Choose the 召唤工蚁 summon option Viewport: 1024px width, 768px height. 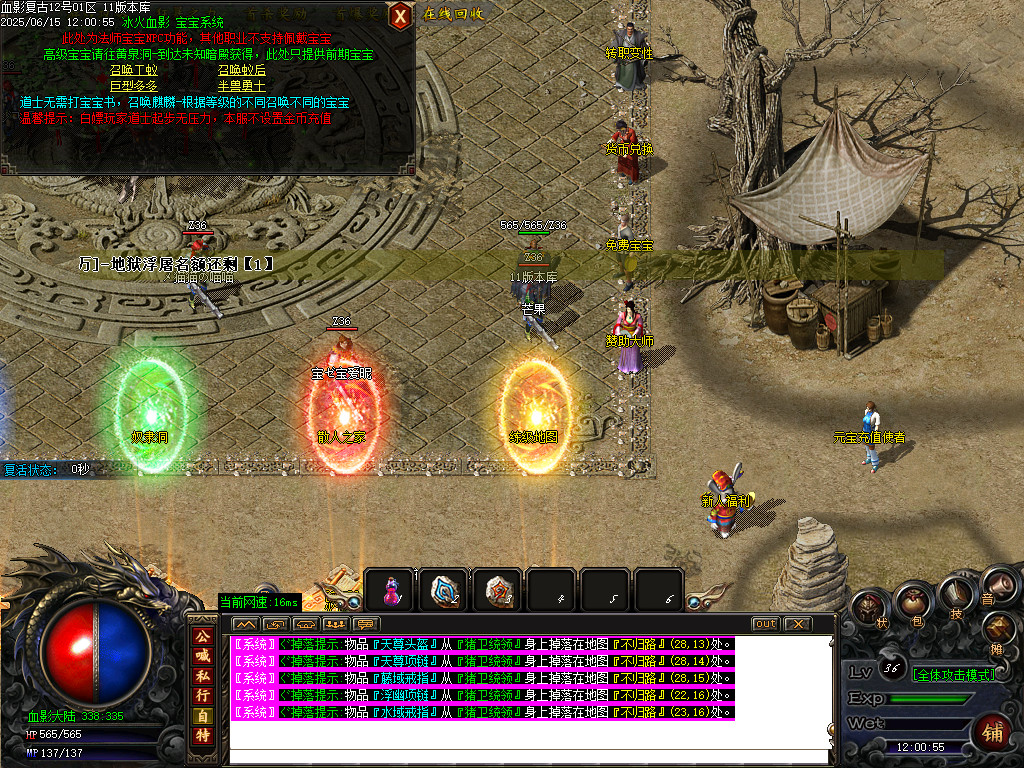(133, 70)
